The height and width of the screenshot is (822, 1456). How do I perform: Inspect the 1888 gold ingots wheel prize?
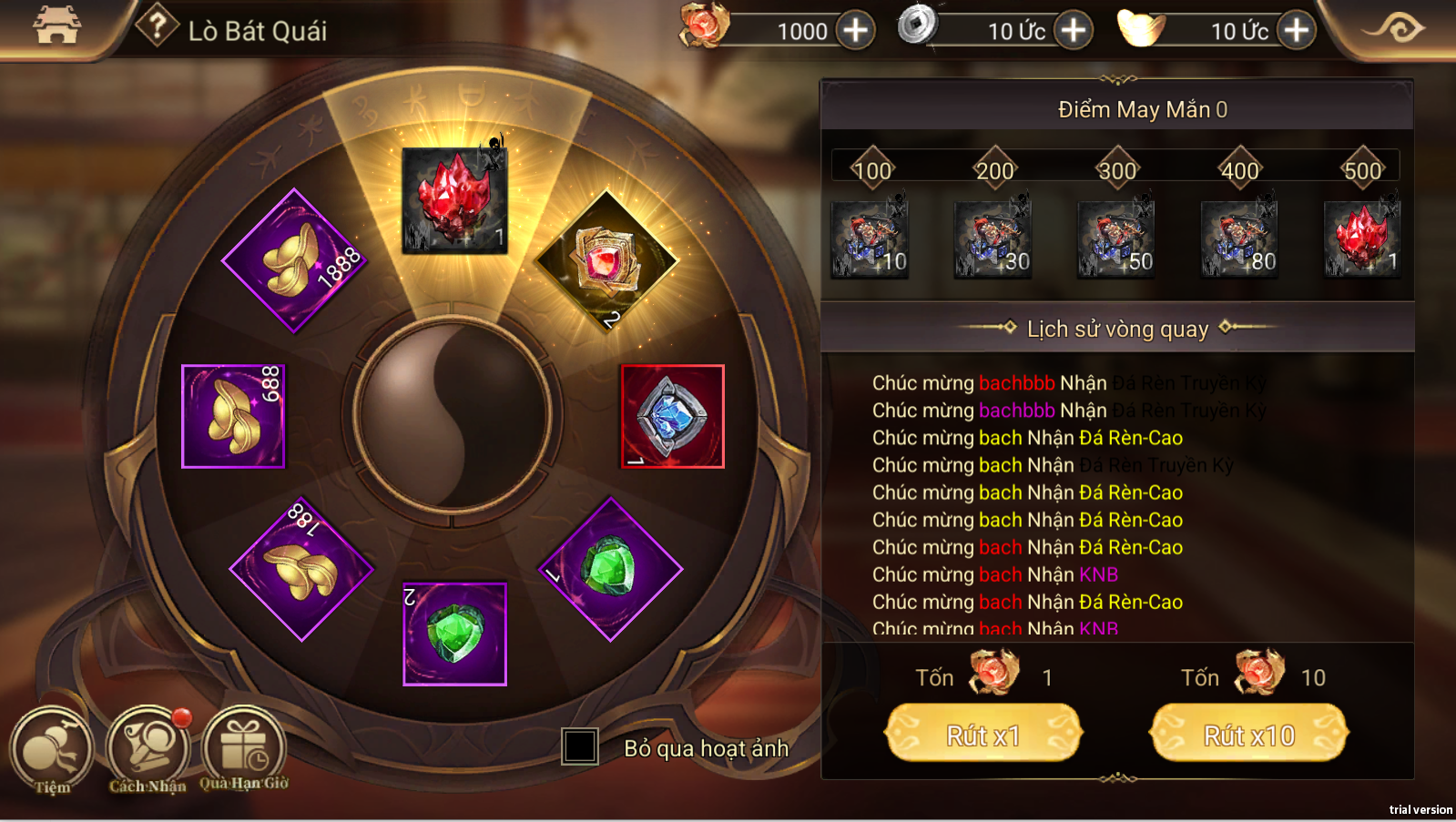click(x=294, y=261)
